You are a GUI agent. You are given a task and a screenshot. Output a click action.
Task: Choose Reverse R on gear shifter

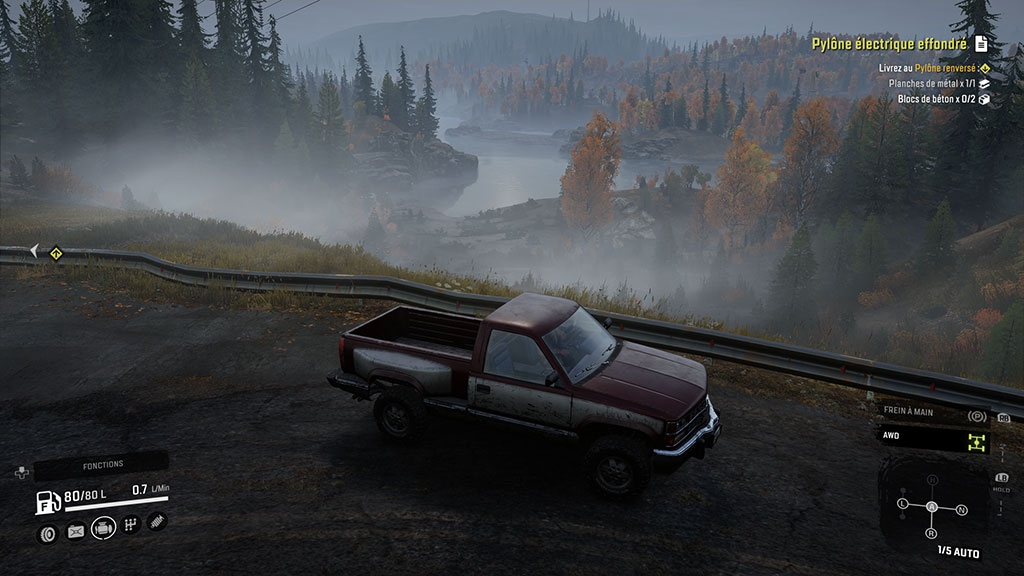tap(932, 534)
